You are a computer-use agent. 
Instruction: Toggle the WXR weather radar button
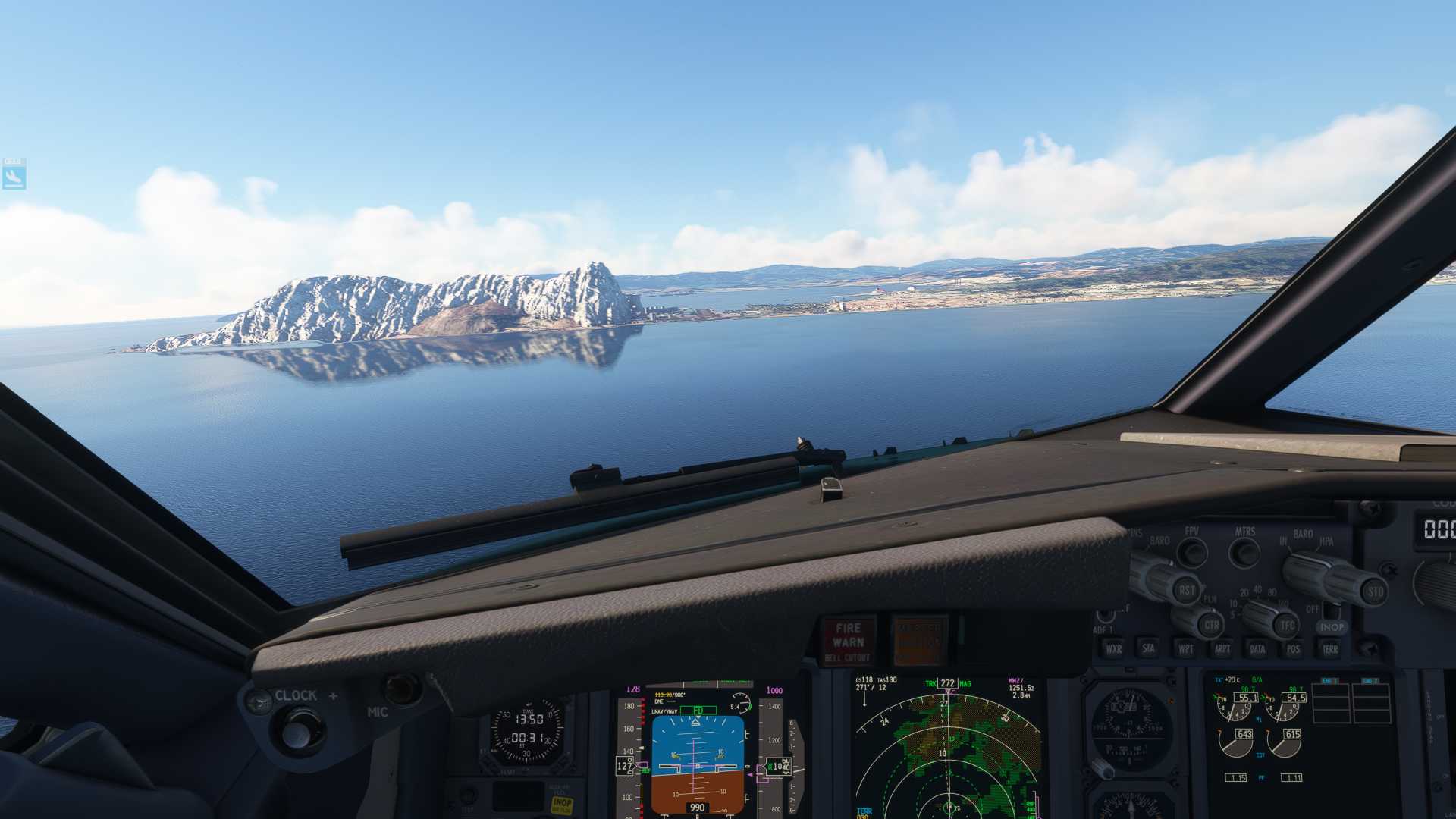[1113, 648]
